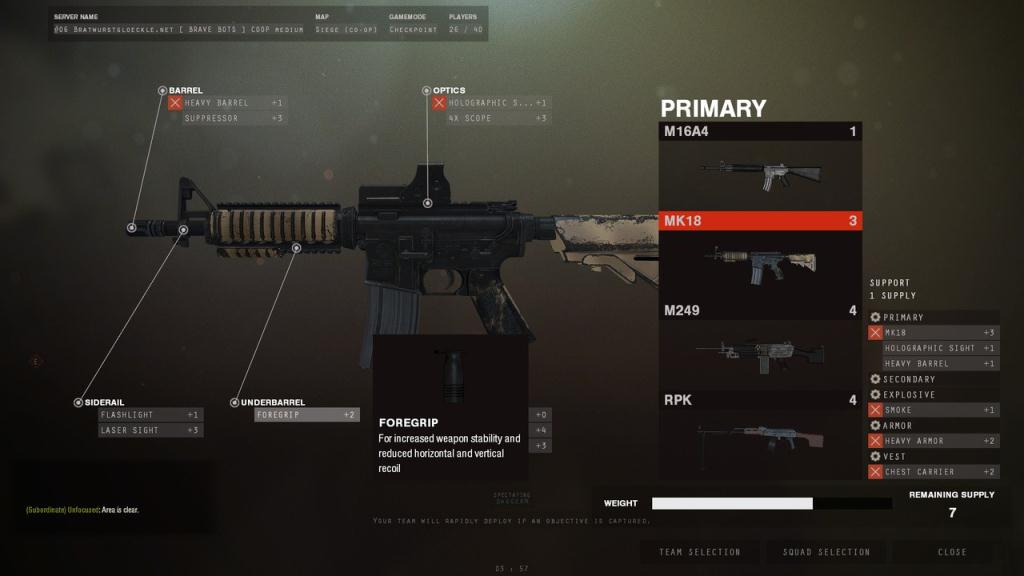Close the loadout screen
1024x576 pixels.
(952, 552)
